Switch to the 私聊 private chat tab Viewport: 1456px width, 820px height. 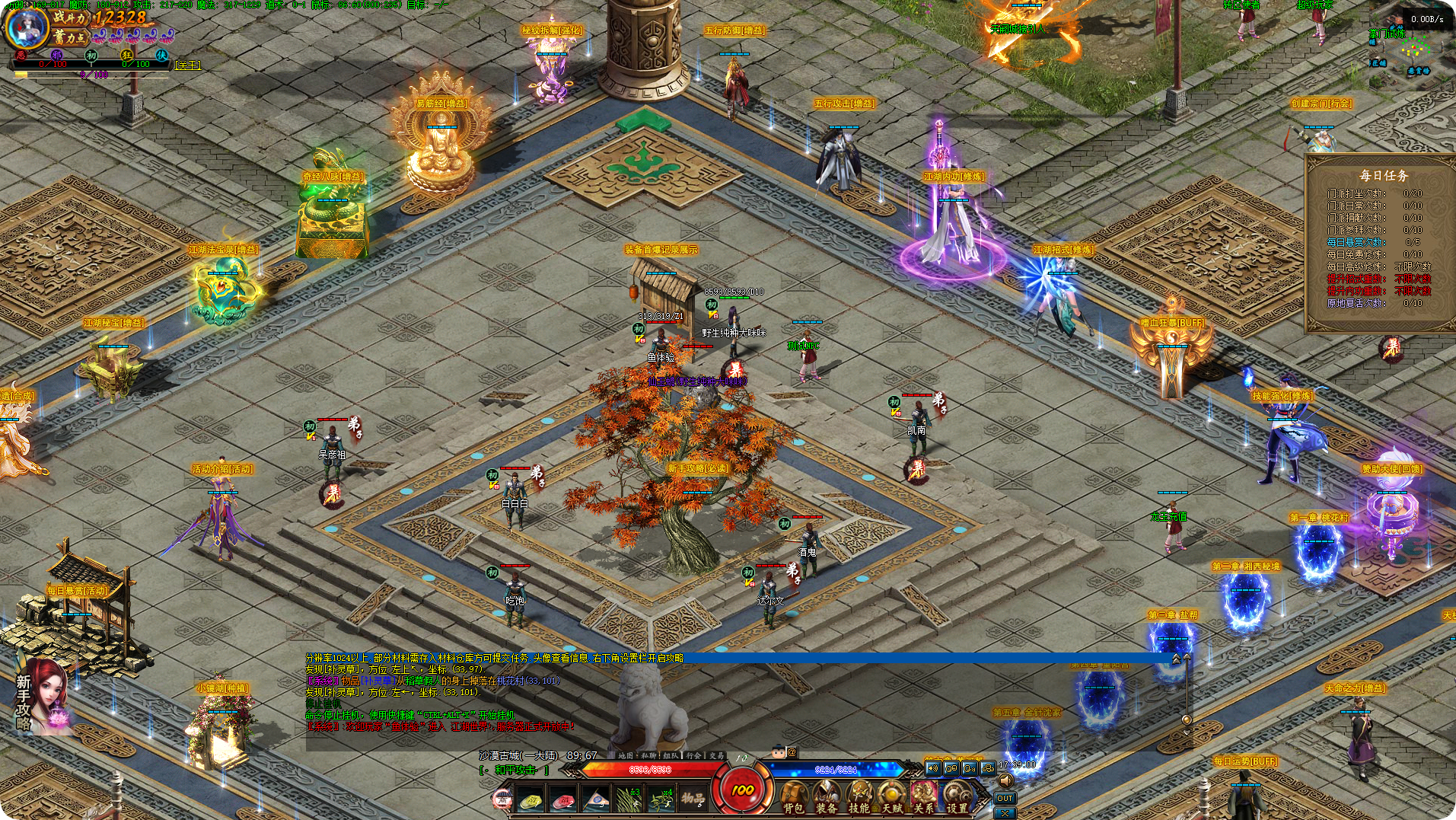point(648,755)
